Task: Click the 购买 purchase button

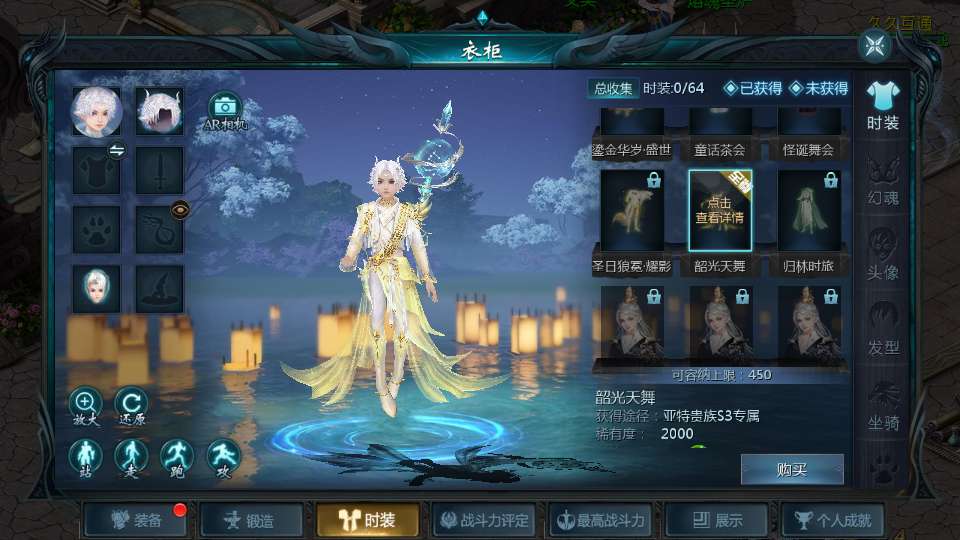Action: click(x=792, y=469)
